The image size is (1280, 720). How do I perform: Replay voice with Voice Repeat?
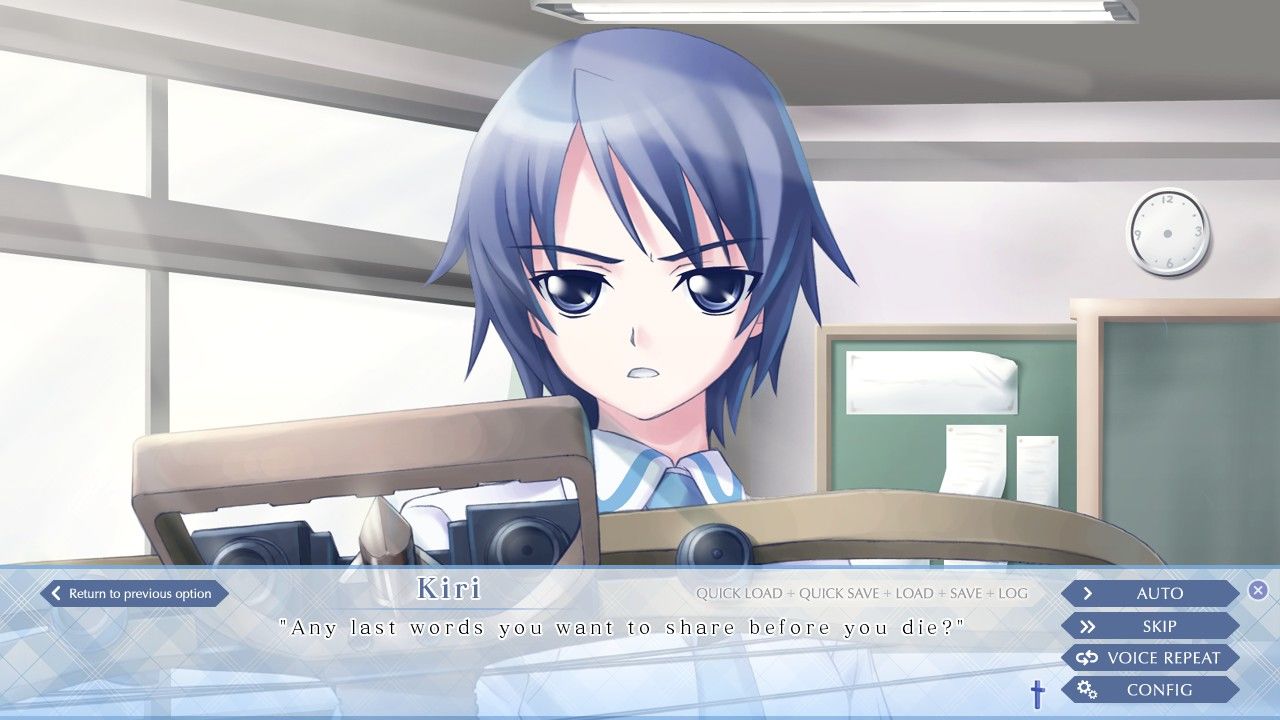click(x=1150, y=658)
